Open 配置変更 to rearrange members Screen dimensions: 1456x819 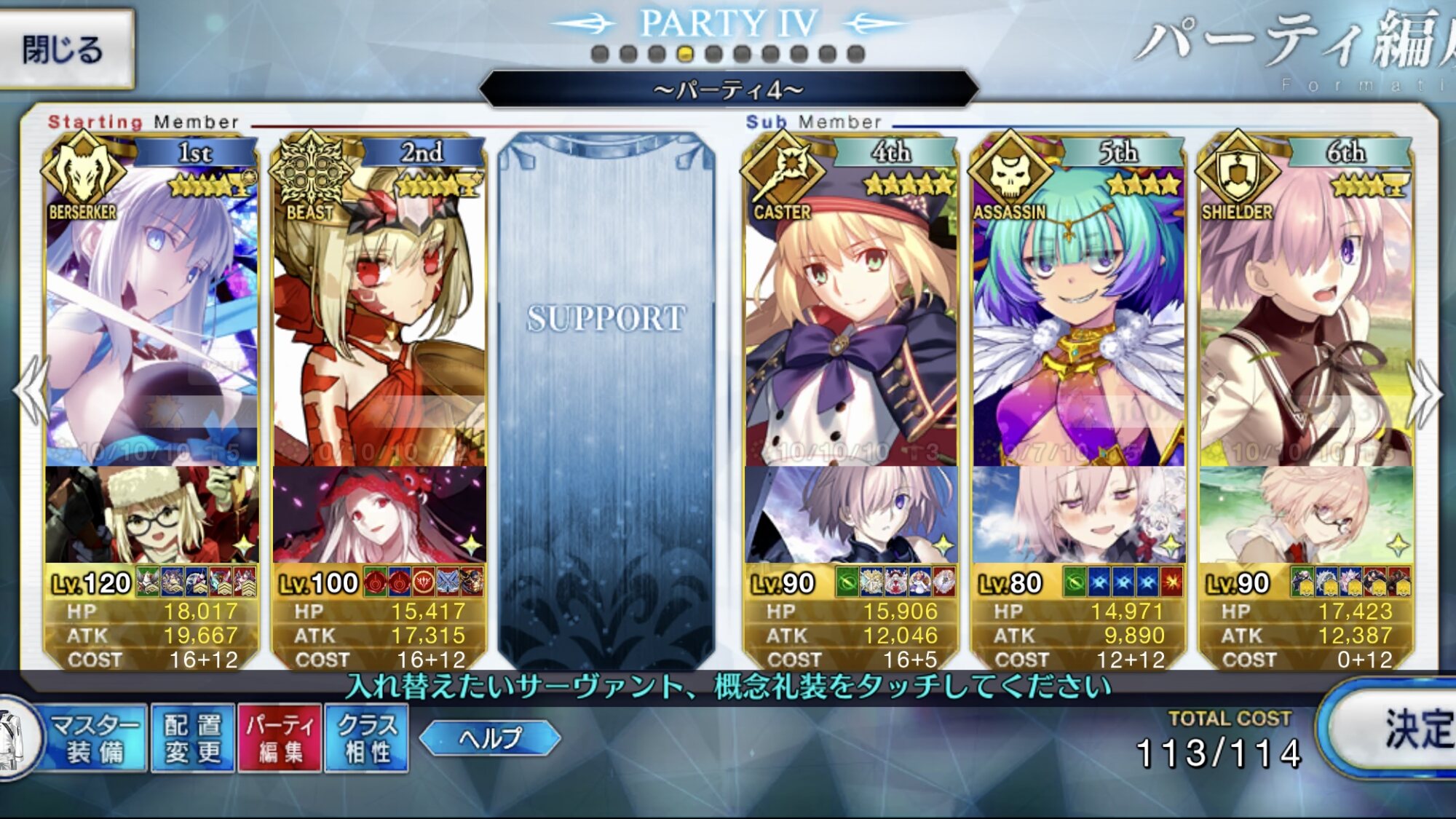(x=193, y=738)
